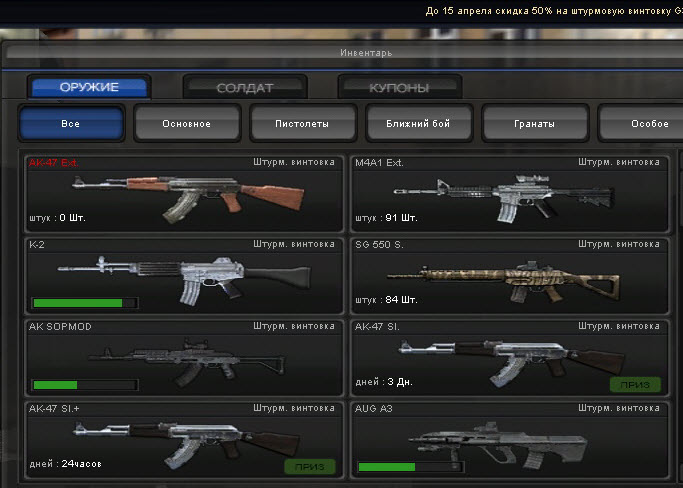Select the AK-47 Ext. rifle slot
The height and width of the screenshot is (488, 683).
point(182,193)
